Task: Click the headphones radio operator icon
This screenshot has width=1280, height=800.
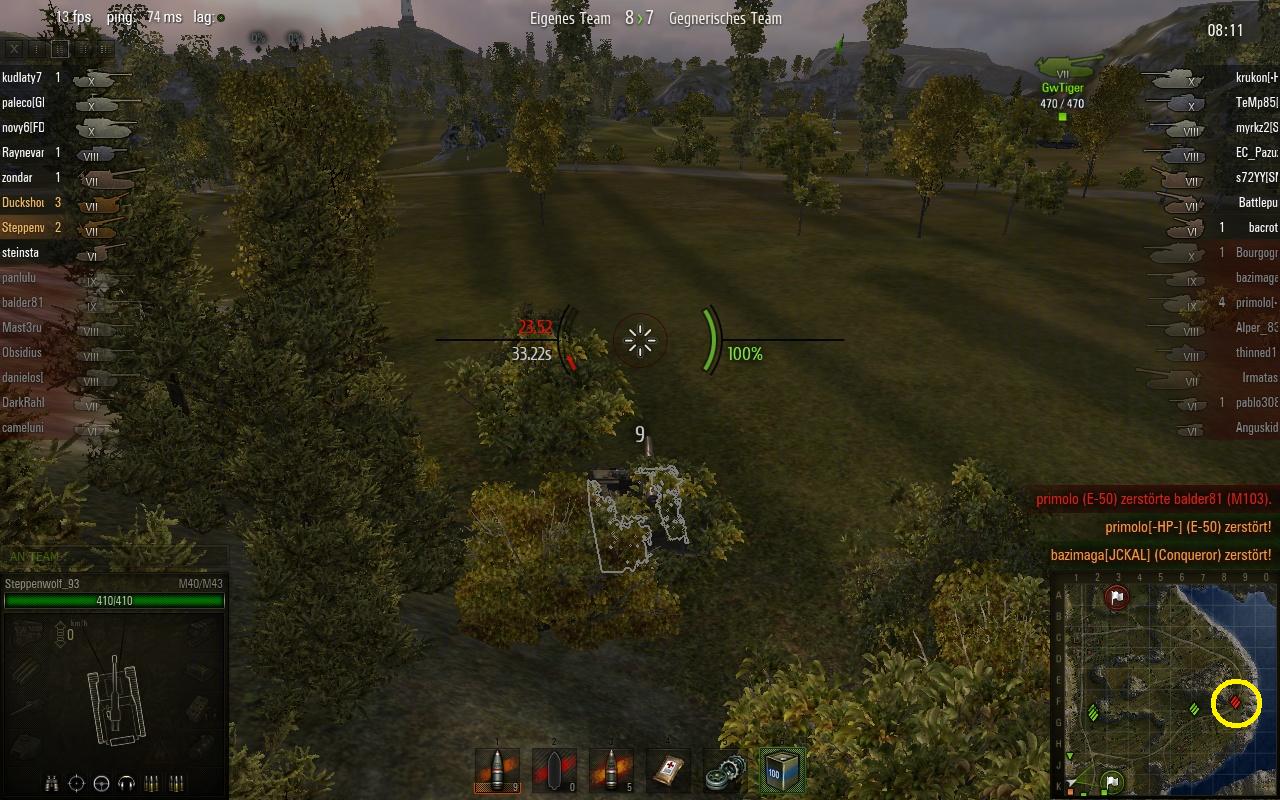Action: click(x=126, y=783)
